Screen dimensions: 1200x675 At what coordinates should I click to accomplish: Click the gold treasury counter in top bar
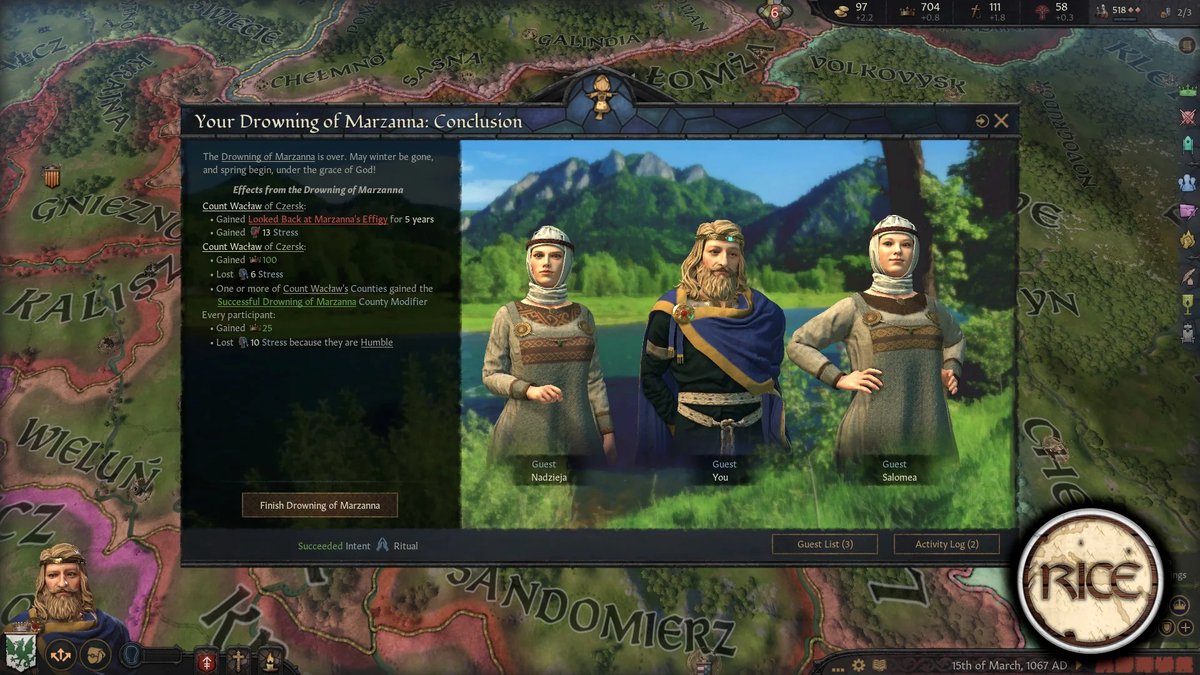click(855, 11)
